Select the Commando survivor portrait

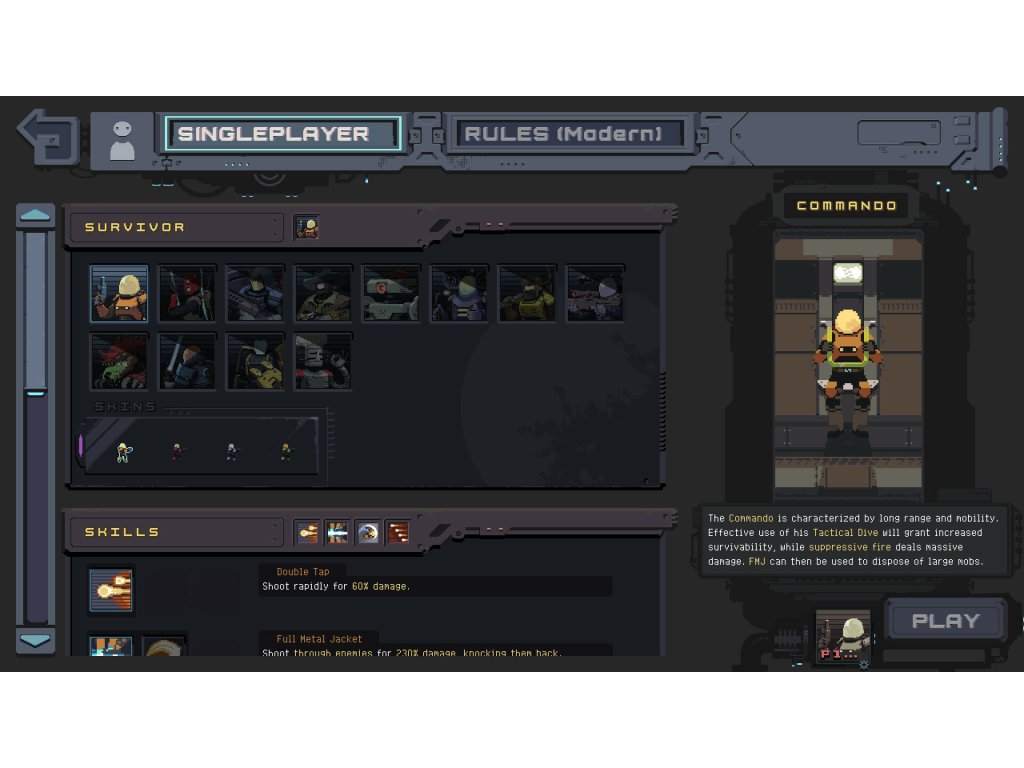click(120, 293)
